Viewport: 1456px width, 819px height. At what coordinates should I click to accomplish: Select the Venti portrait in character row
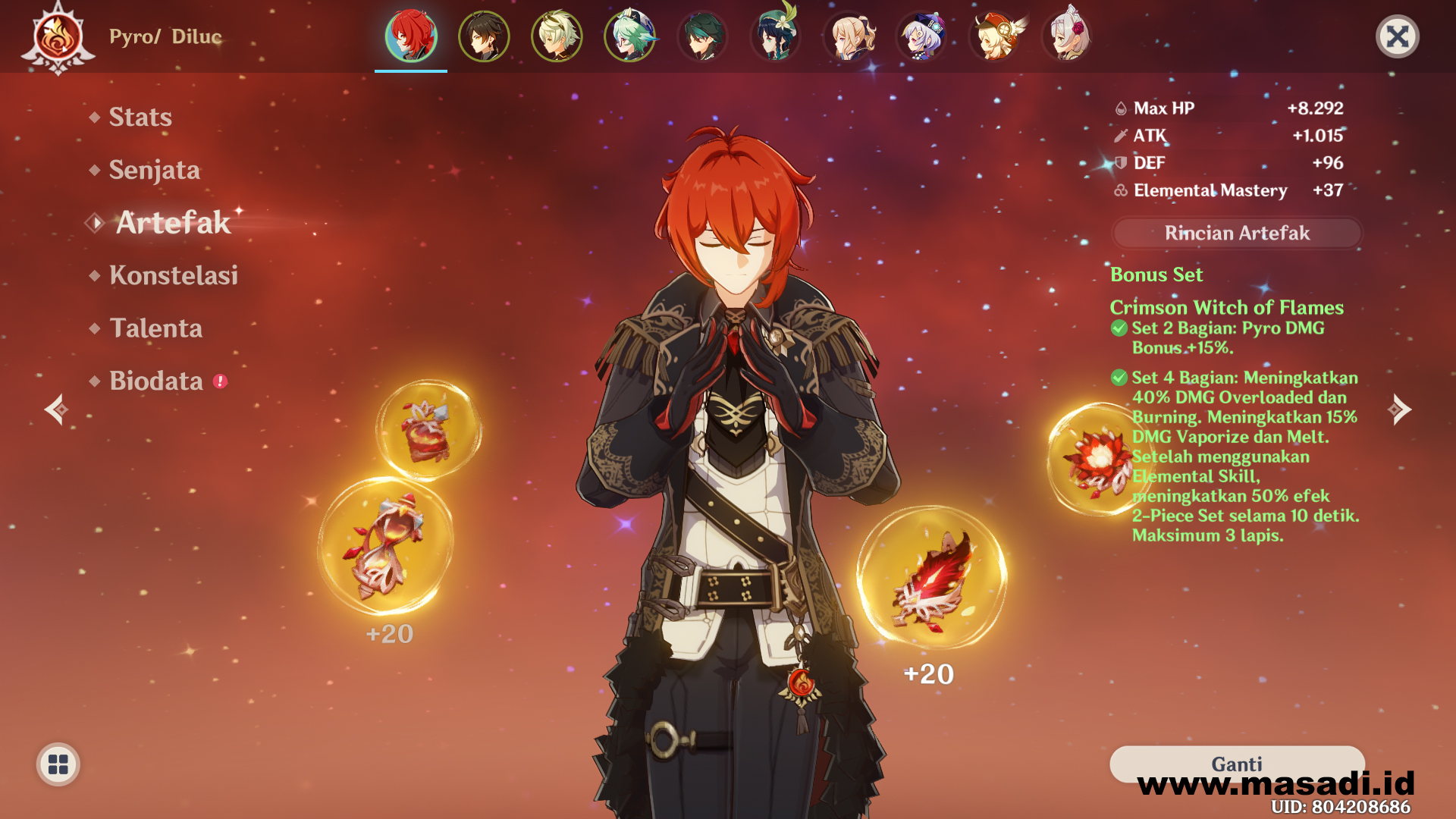(774, 36)
